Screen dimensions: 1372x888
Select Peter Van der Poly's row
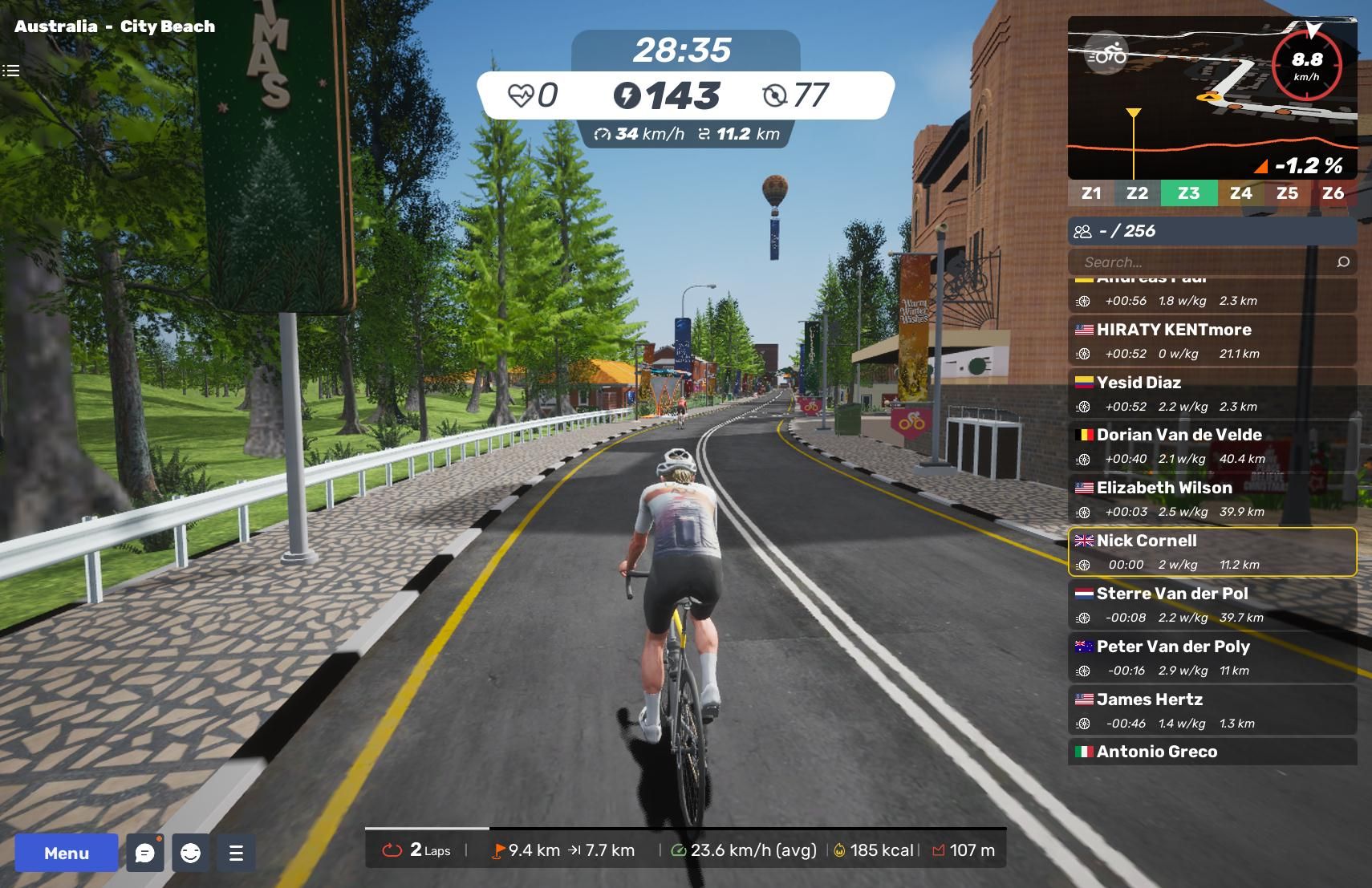1212,658
